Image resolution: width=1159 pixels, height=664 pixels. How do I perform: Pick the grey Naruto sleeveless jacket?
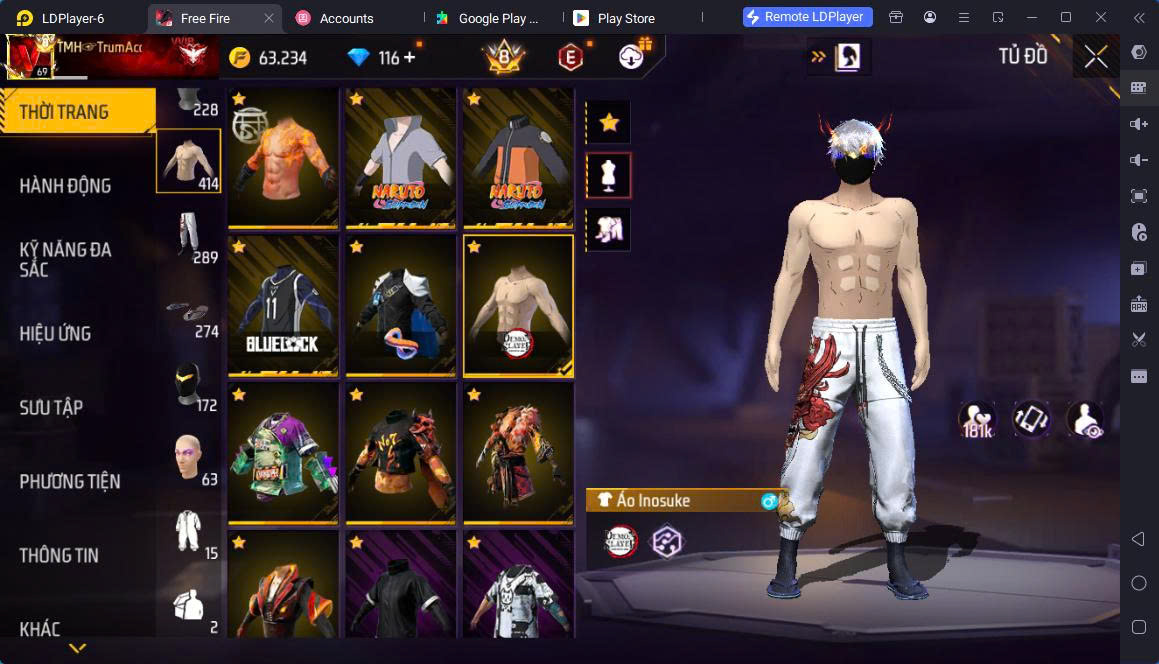pos(400,158)
